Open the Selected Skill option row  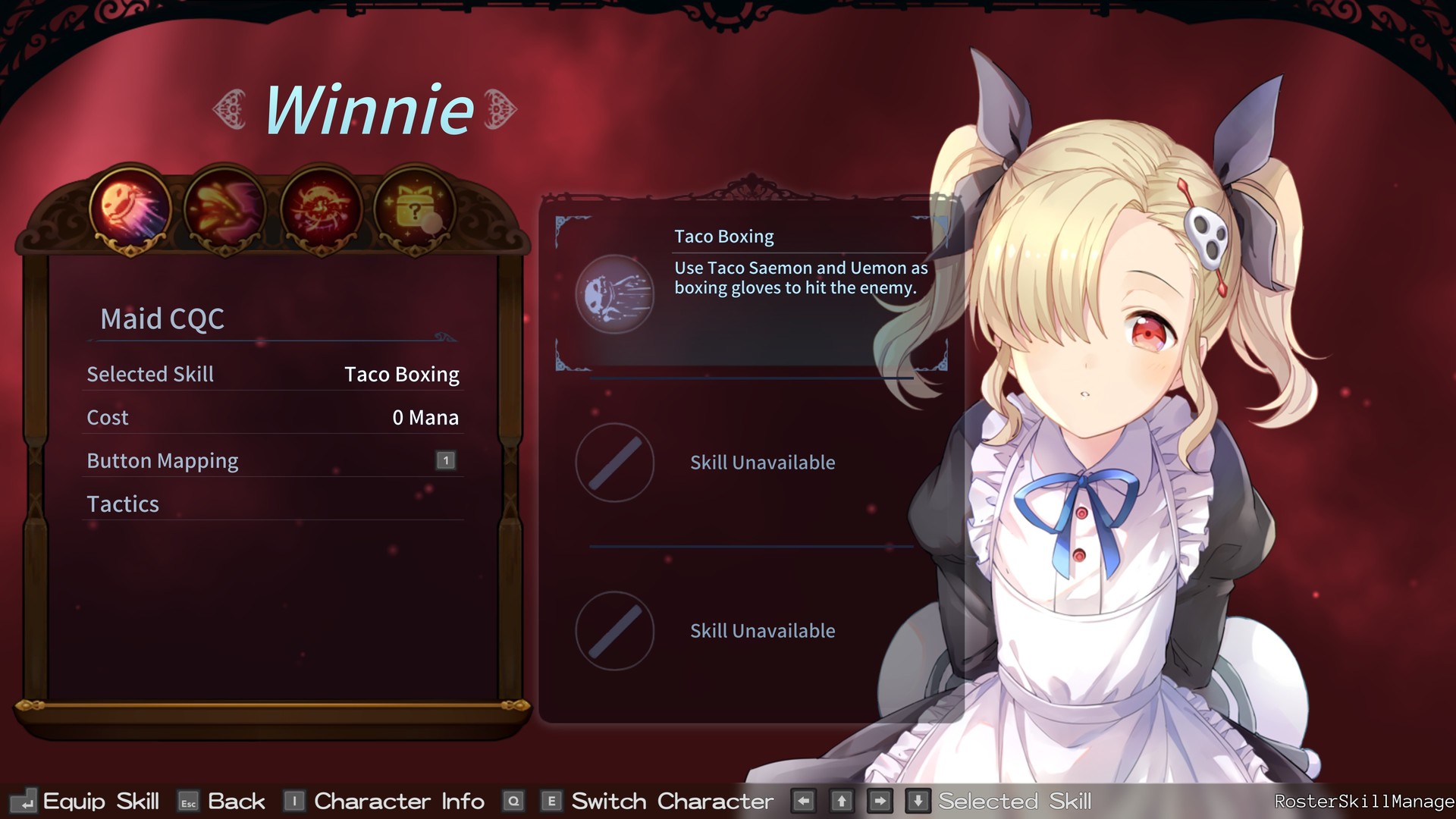(273, 374)
